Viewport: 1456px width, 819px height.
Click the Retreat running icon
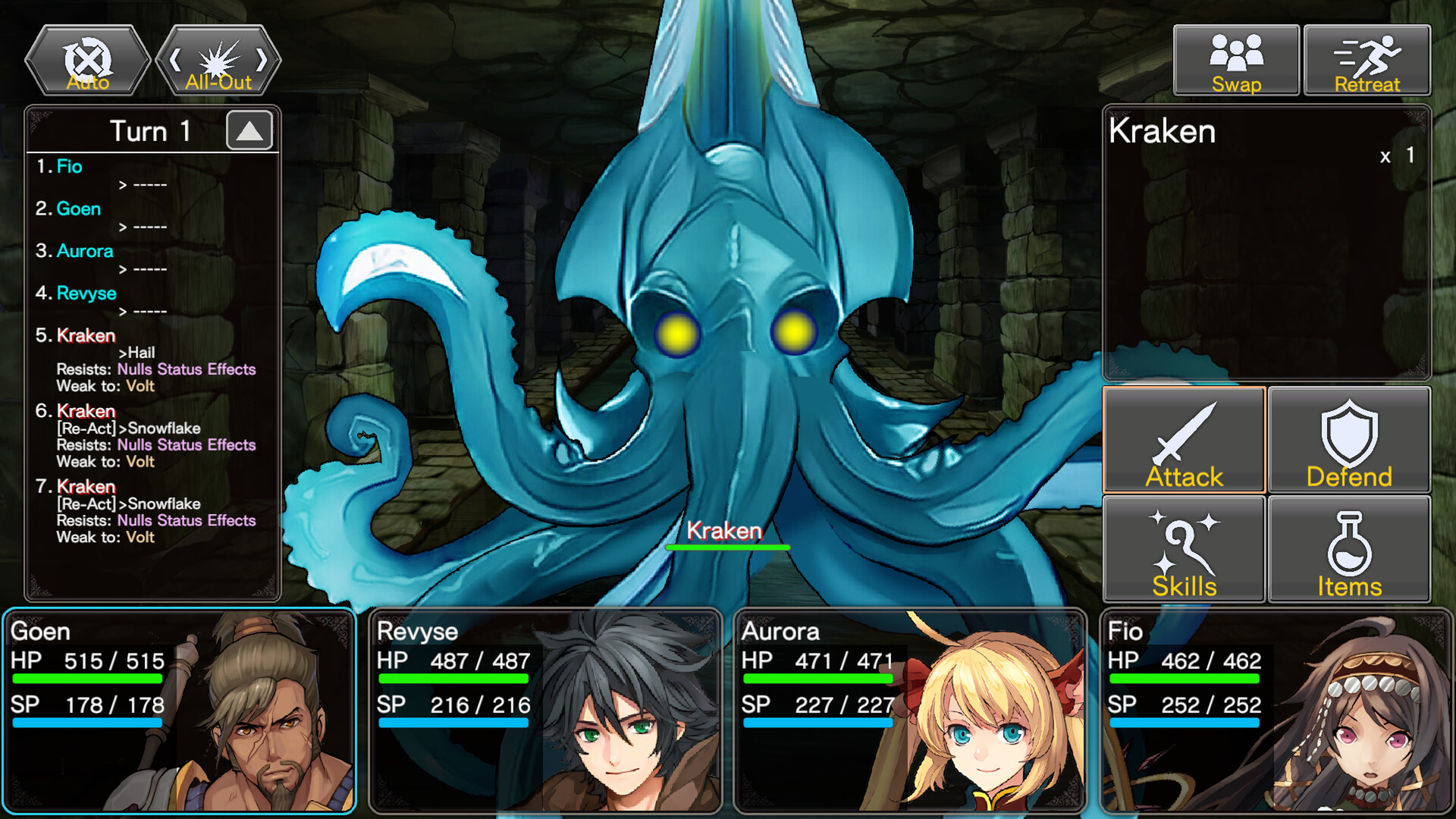click(1367, 53)
